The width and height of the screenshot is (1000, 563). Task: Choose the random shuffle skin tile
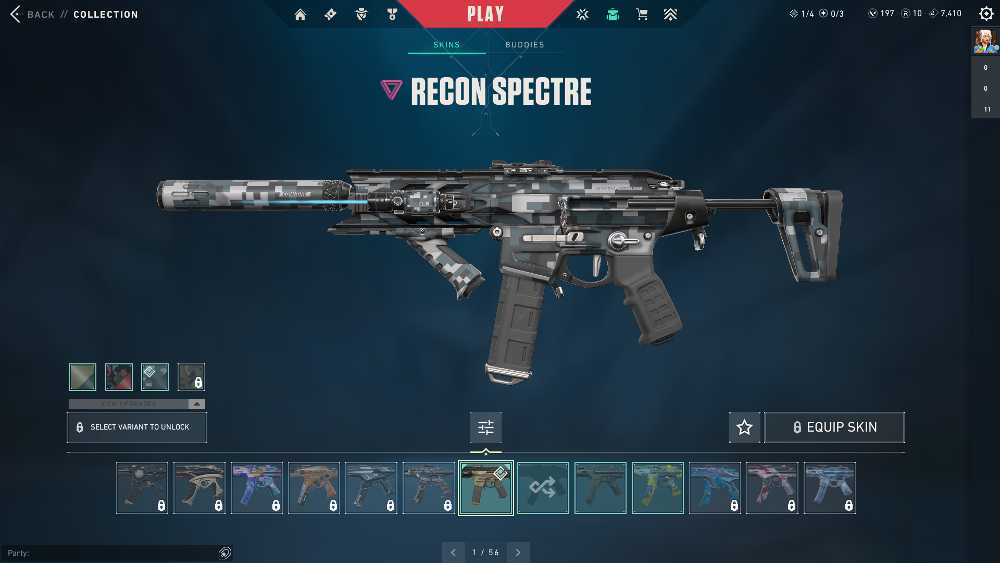click(x=543, y=488)
